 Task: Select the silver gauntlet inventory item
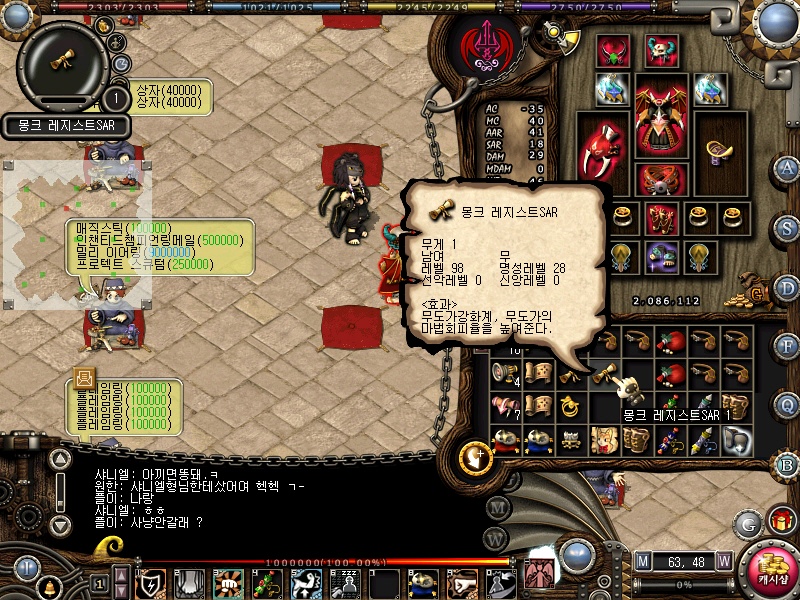point(737,438)
